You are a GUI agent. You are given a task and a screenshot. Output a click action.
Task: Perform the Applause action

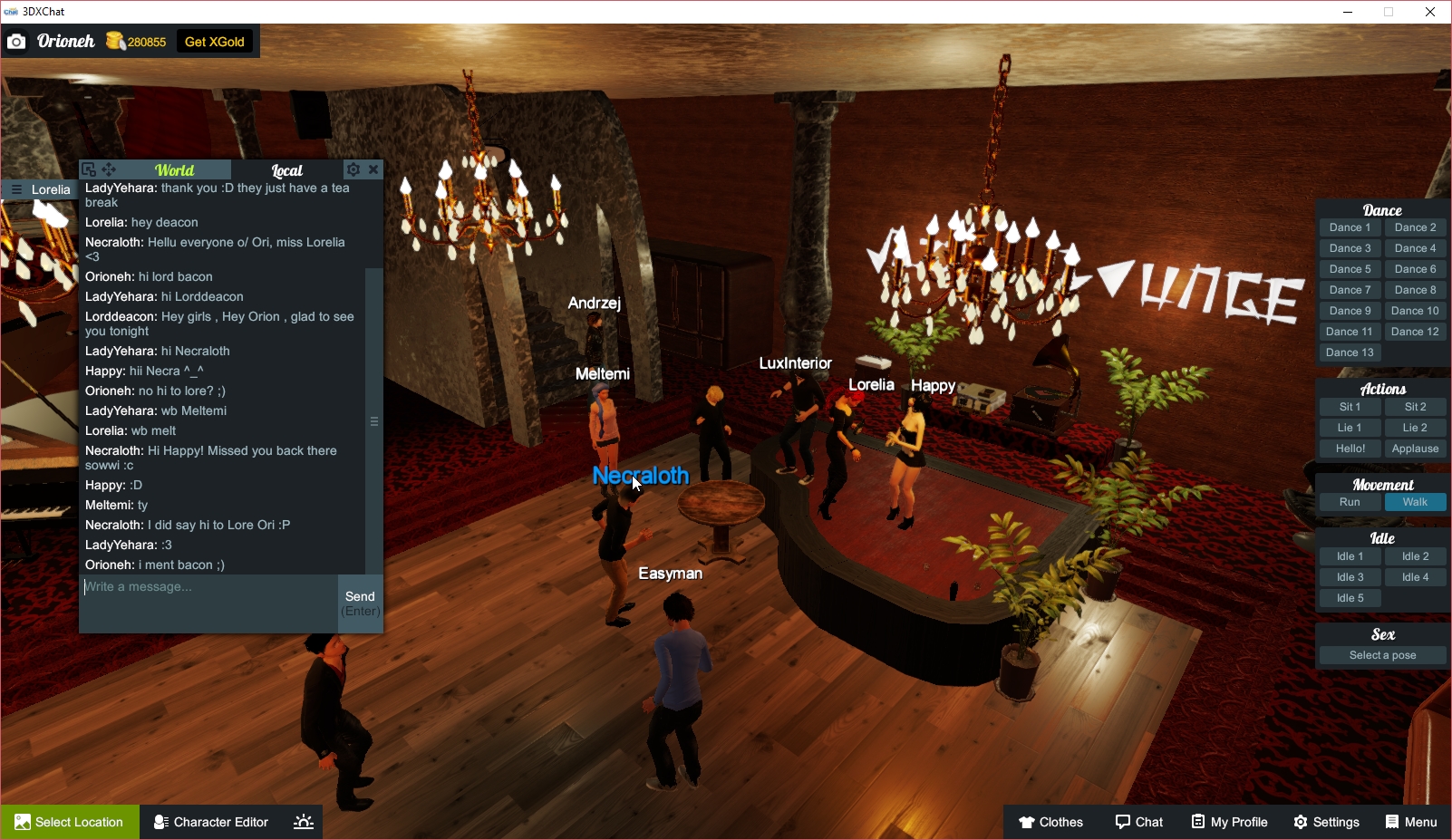[x=1415, y=448]
